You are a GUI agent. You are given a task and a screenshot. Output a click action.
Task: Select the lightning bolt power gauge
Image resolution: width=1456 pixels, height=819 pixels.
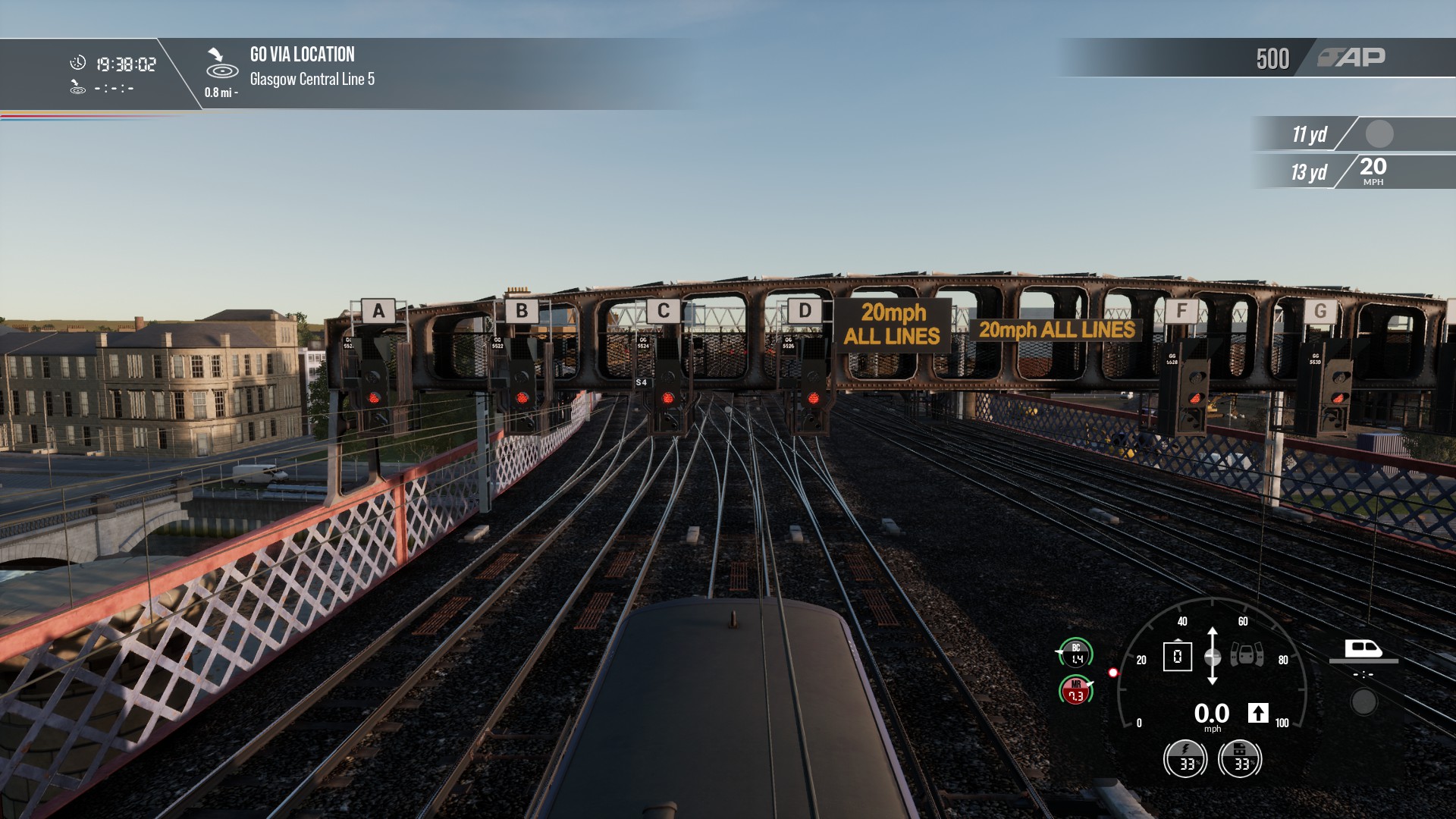coord(1185,758)
